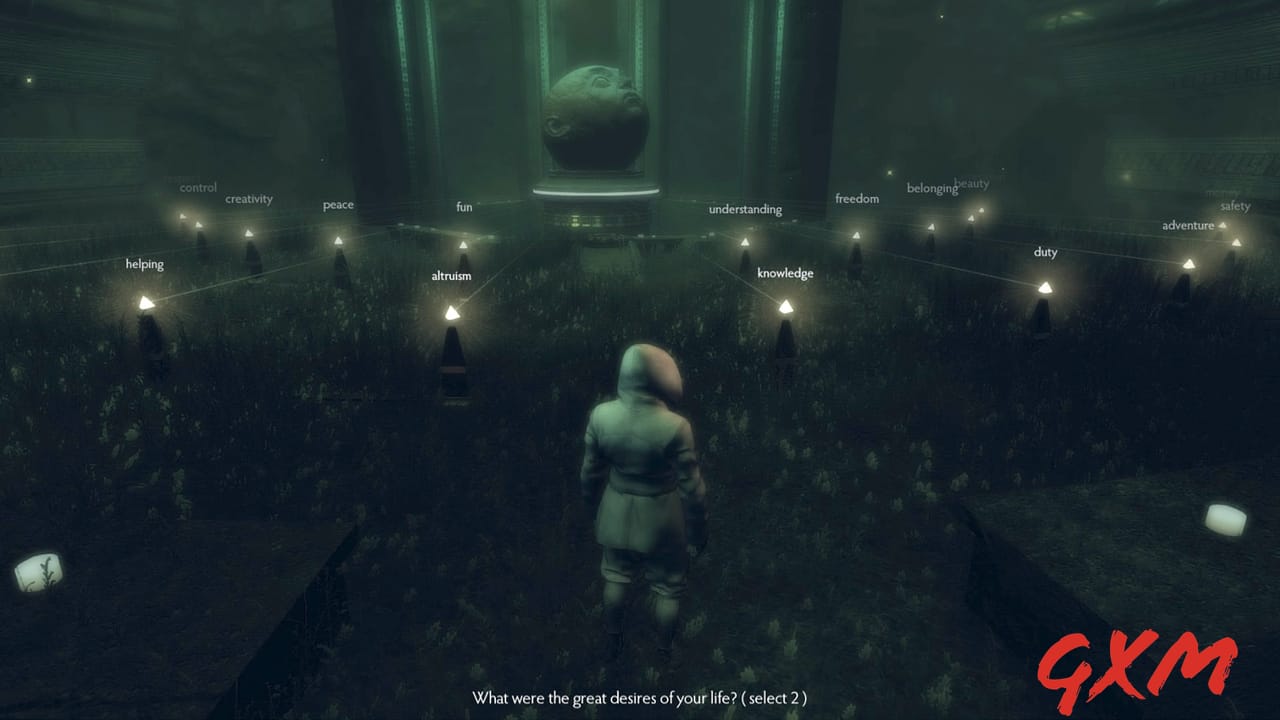The image size is (1280, 720).
Task: Click the beauty desire text
Action: pyautogui.click(x=971, y=183)
